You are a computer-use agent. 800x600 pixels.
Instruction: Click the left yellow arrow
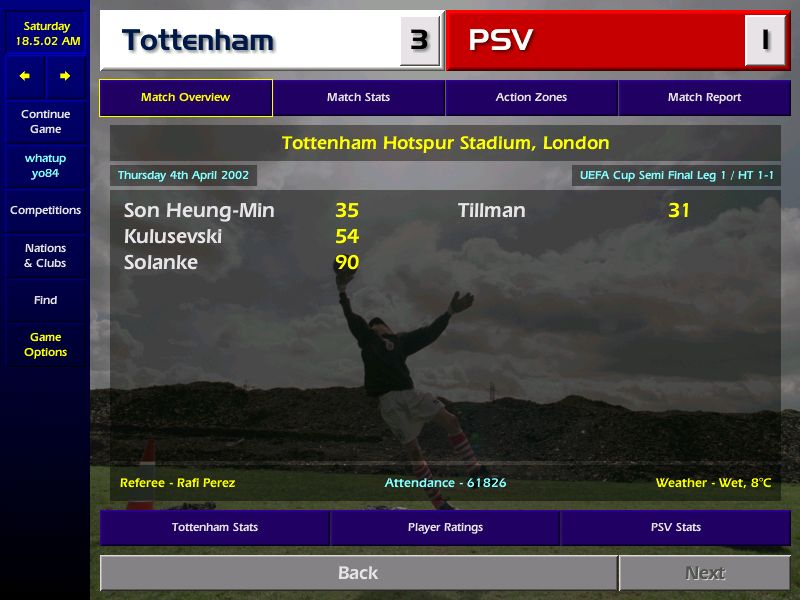pyautogui.click(x=25, y=76)
